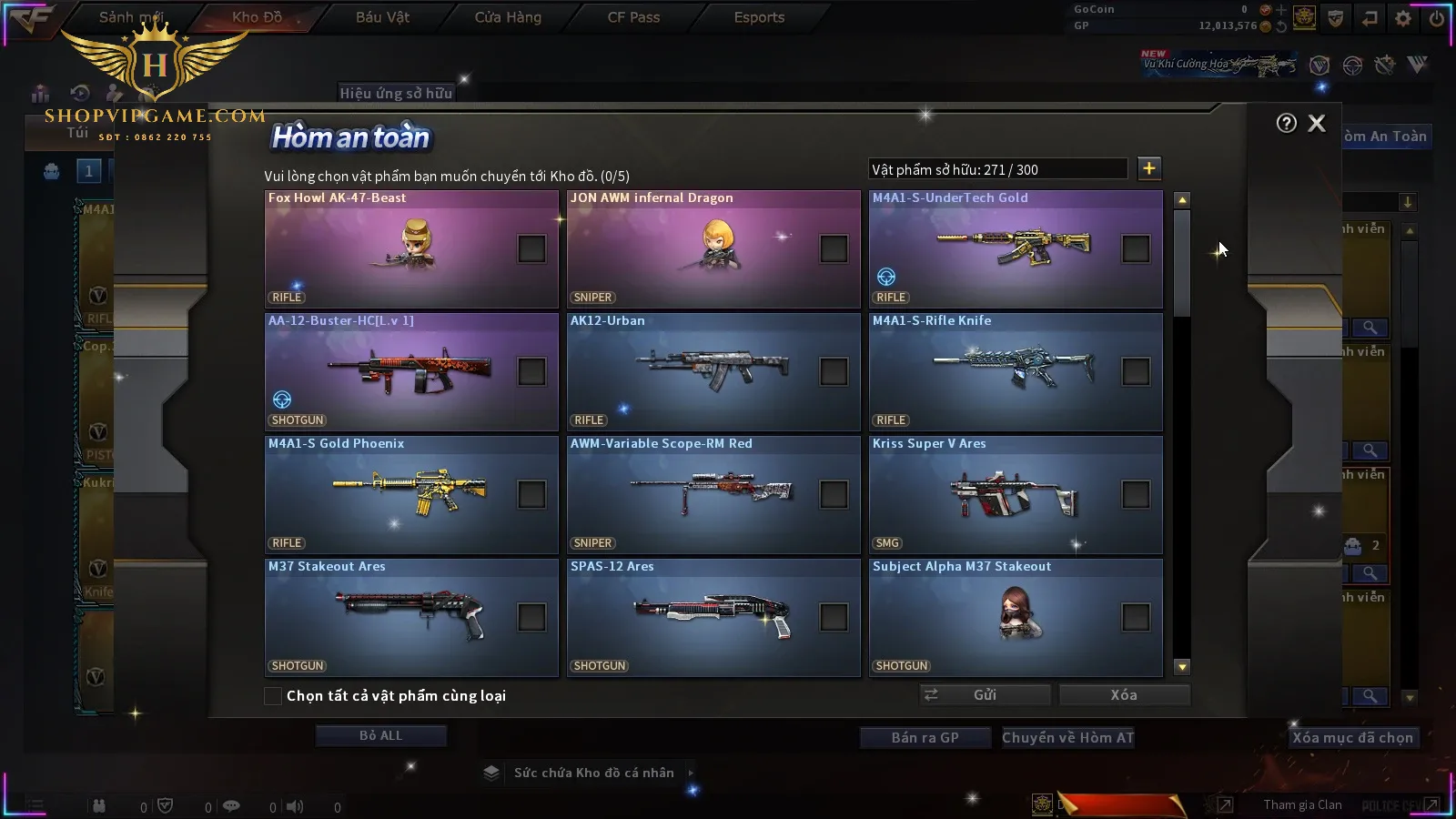
Task: Open the Cửa Hàng shop tab
Action: pos(508,17)
